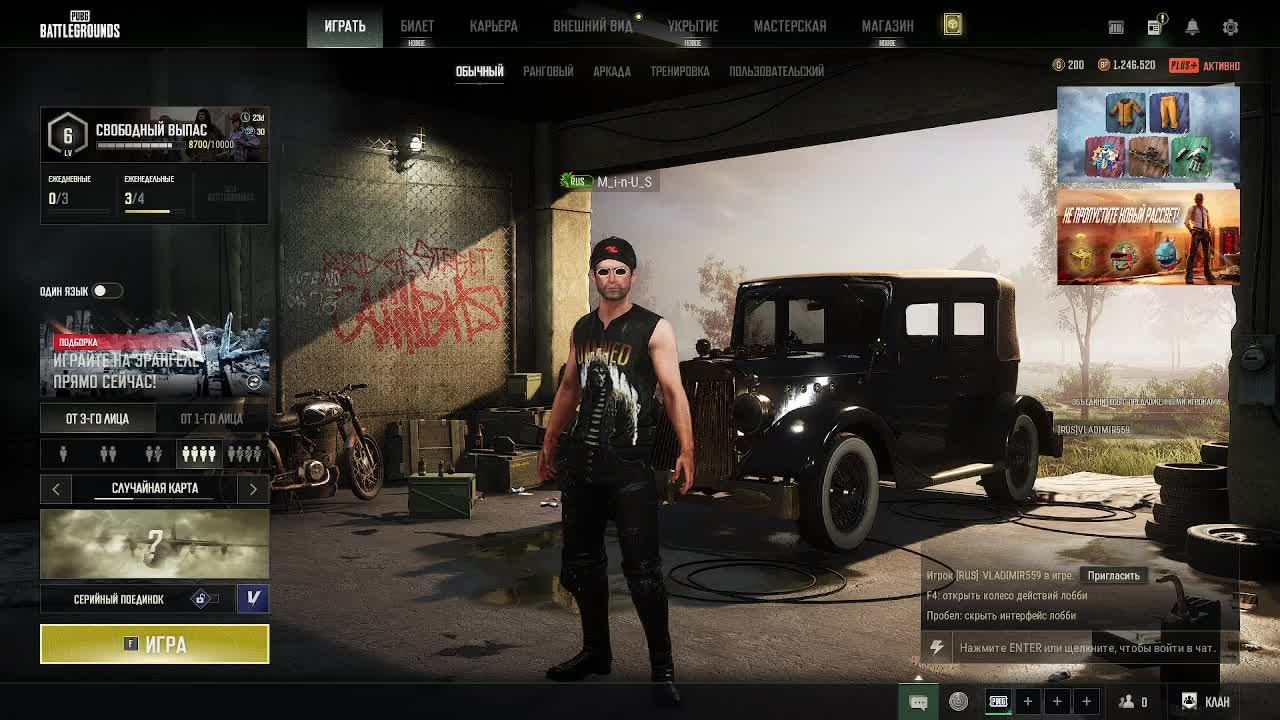Open the new loot crate promo banner
Viewport: 1280px width, 720px height.
[x=1148, y=237]
